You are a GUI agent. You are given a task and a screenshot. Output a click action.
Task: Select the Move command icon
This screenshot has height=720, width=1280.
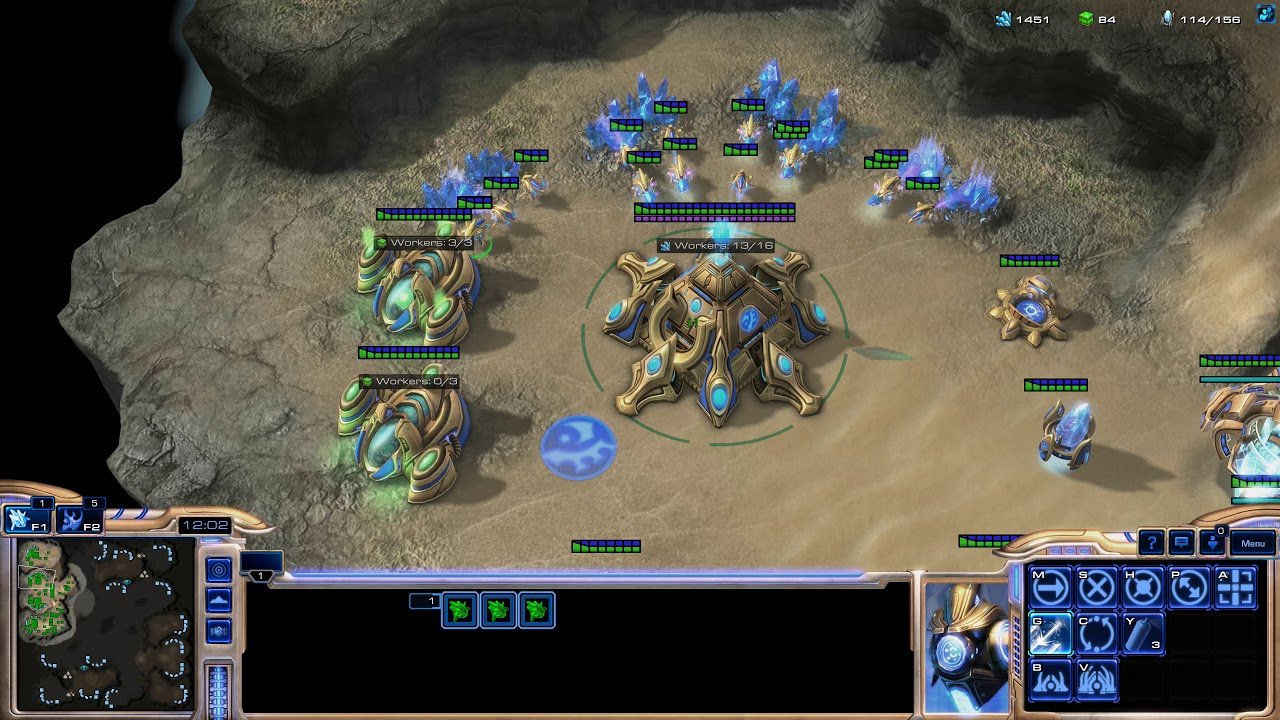pos(1050,588)
